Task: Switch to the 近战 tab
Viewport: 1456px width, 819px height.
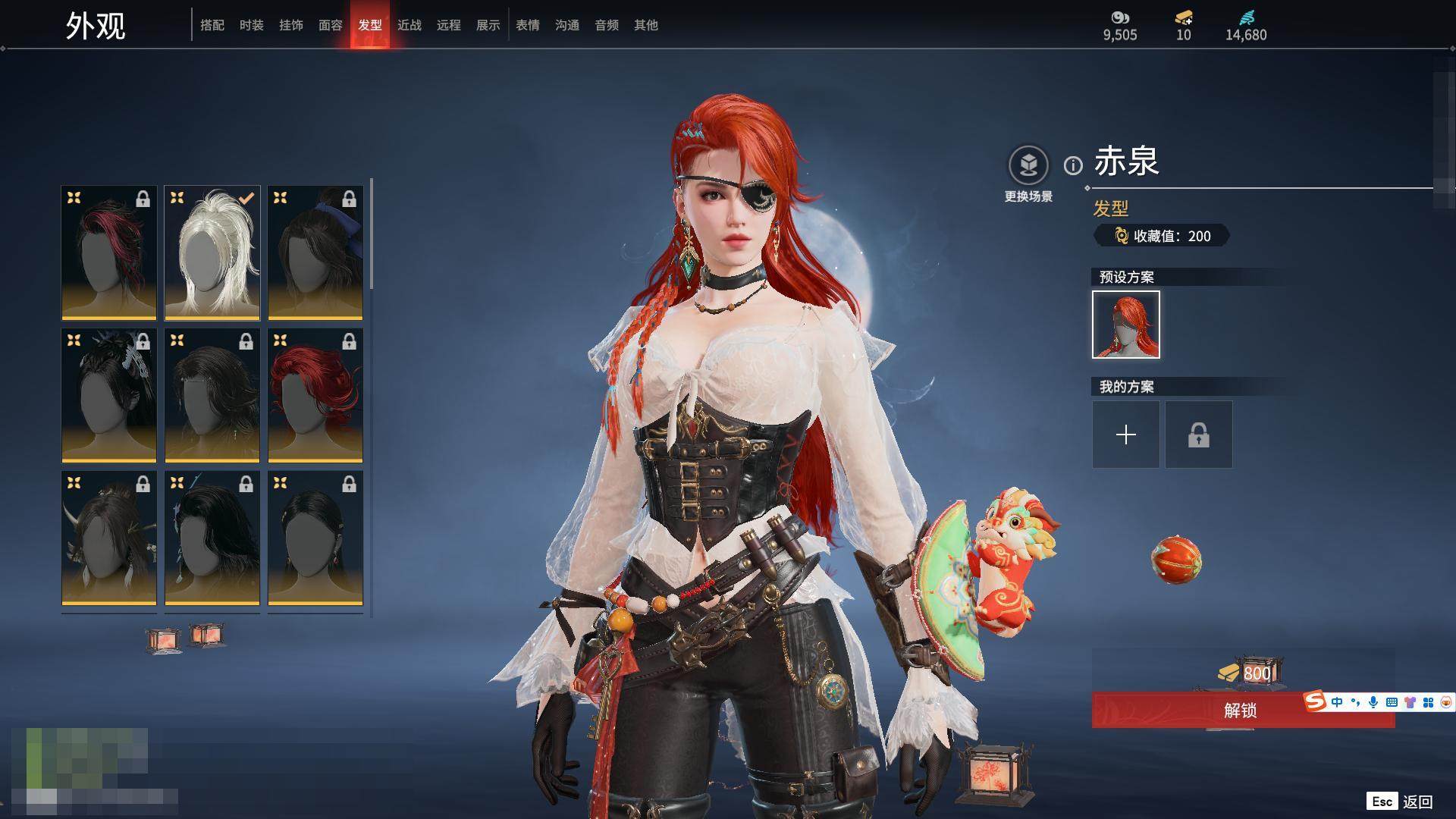Action: click(409, 25)
